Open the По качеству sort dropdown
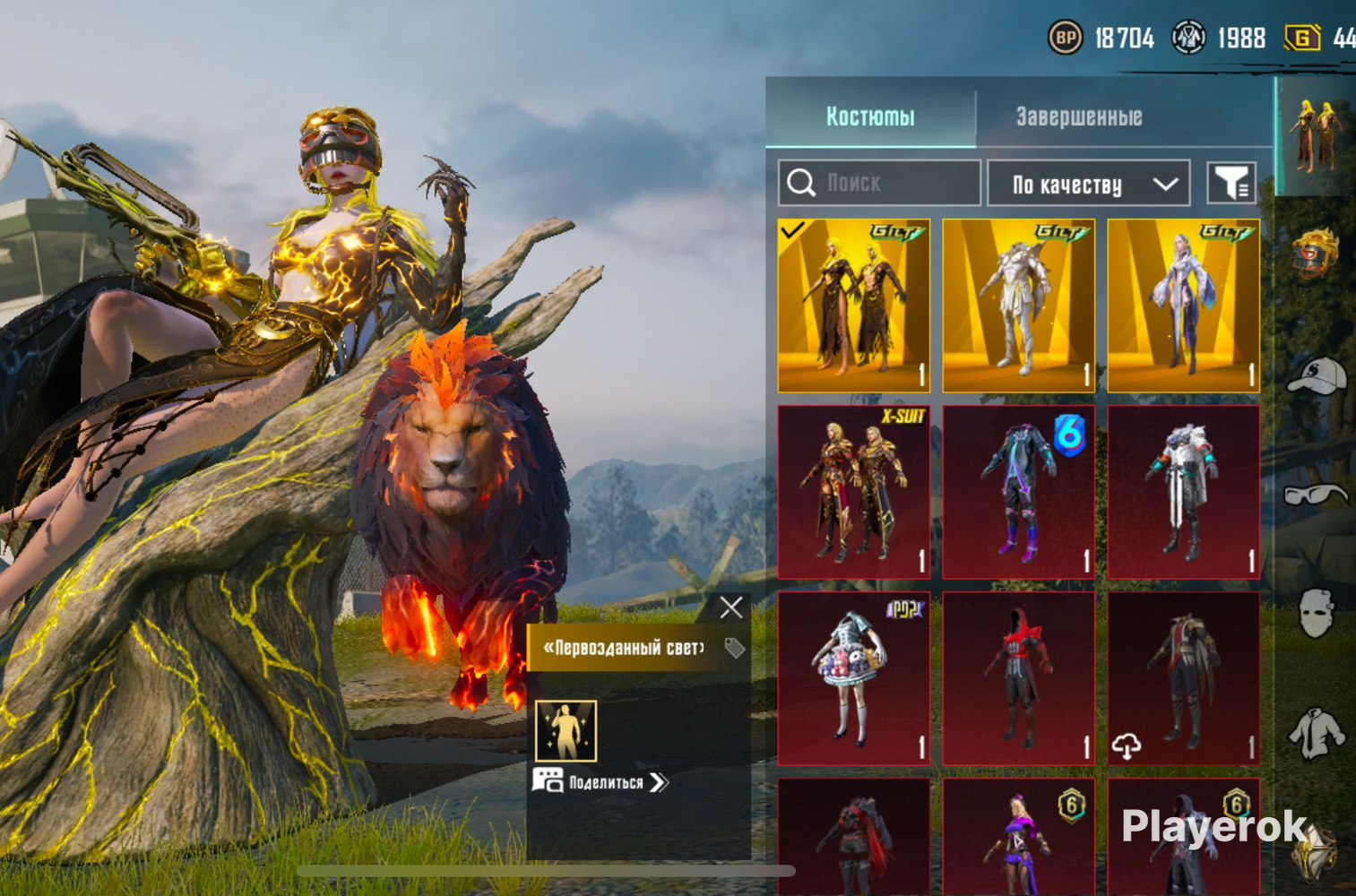The width and height of the screenshot is (1356, 896). (x=1088, y=184)
